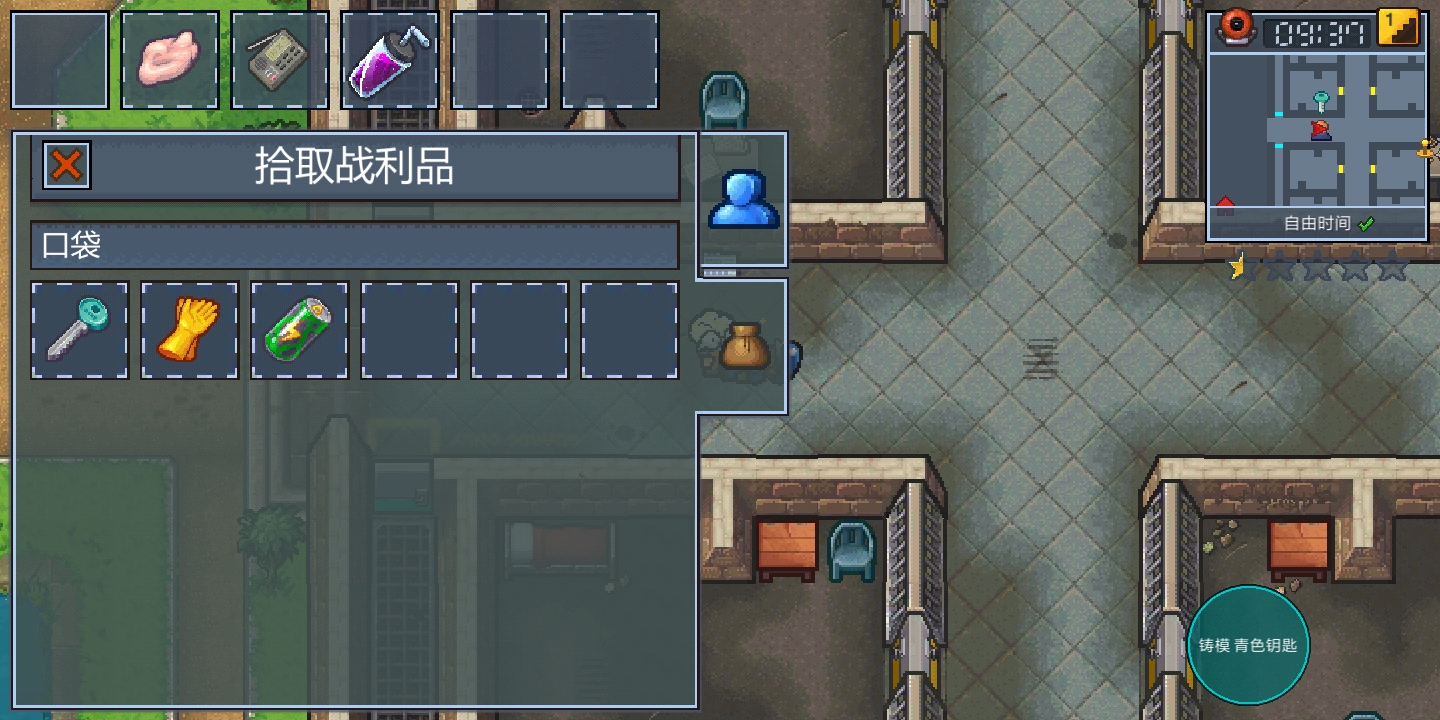This screenshot has height=720, width=1440.
Task: Take the golden gloves from the loot
Action: coord(190,331)
